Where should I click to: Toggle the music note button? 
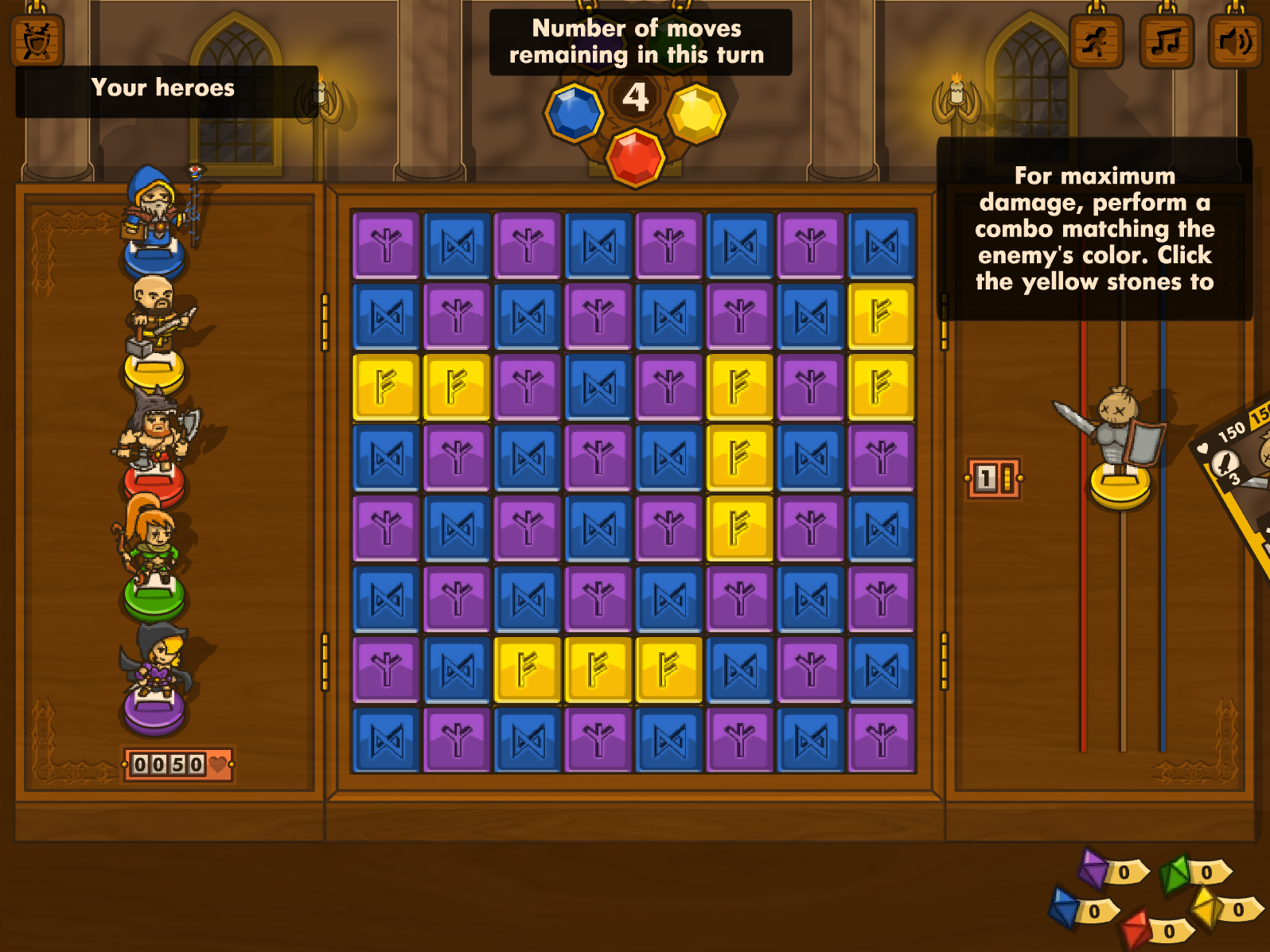tap(1166, 41)
